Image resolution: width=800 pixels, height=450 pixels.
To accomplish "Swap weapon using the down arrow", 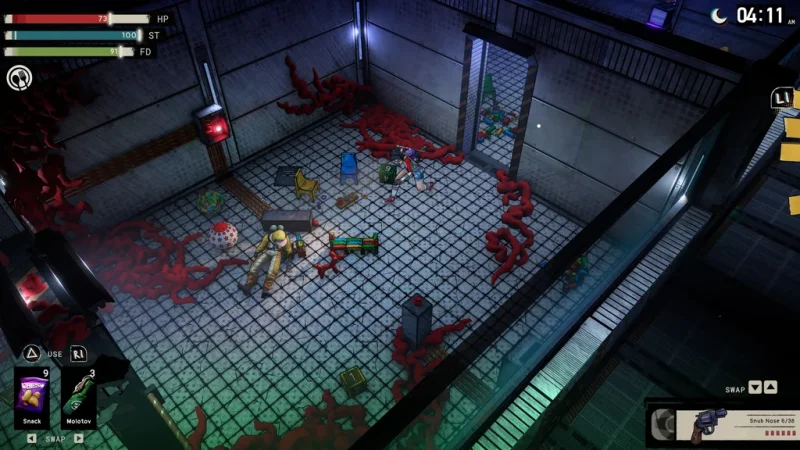I will (755, 388).
